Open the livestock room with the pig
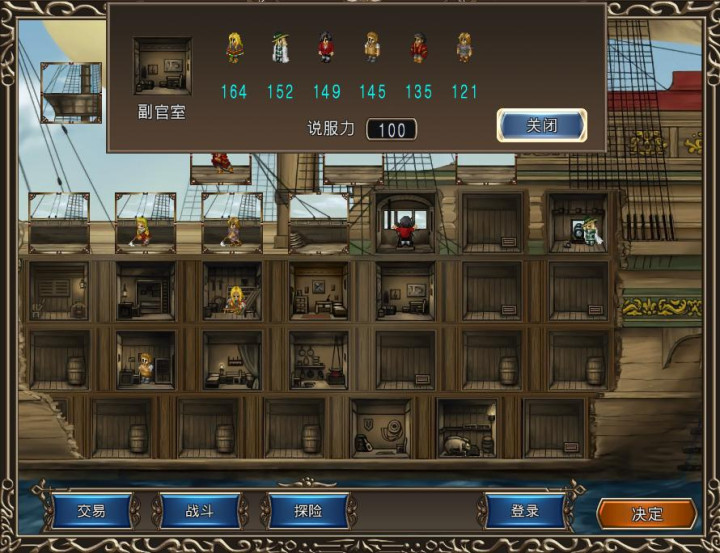This screenshot has height=553, width=720. (x=467, y=429)
